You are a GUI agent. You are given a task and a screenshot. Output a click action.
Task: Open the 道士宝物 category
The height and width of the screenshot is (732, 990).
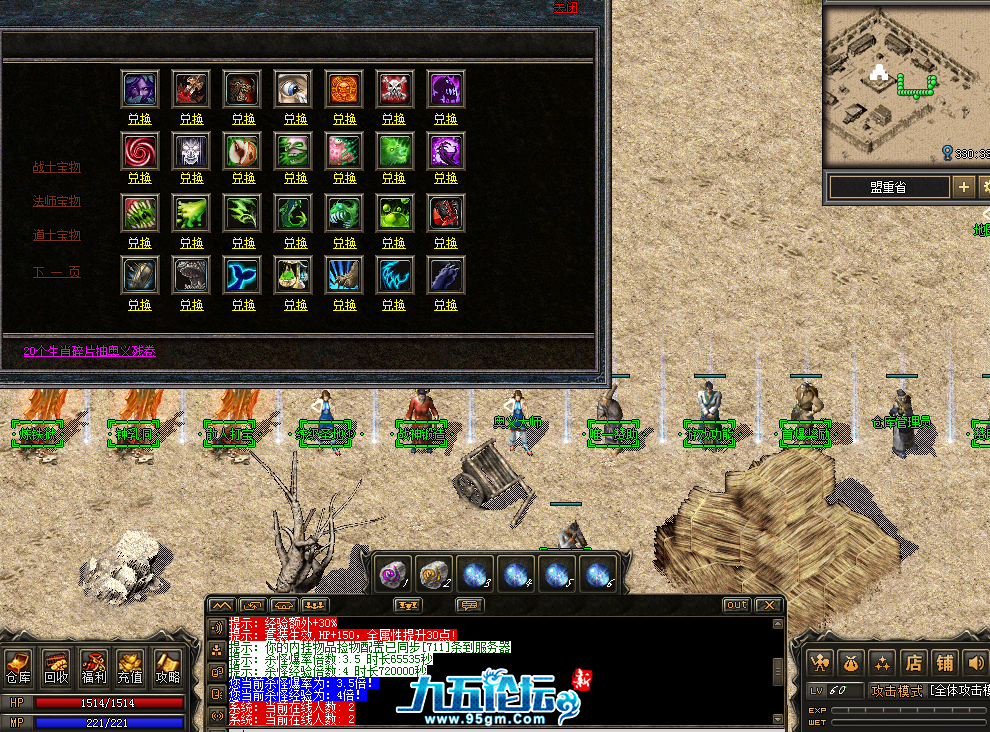(x=56, y=235)
